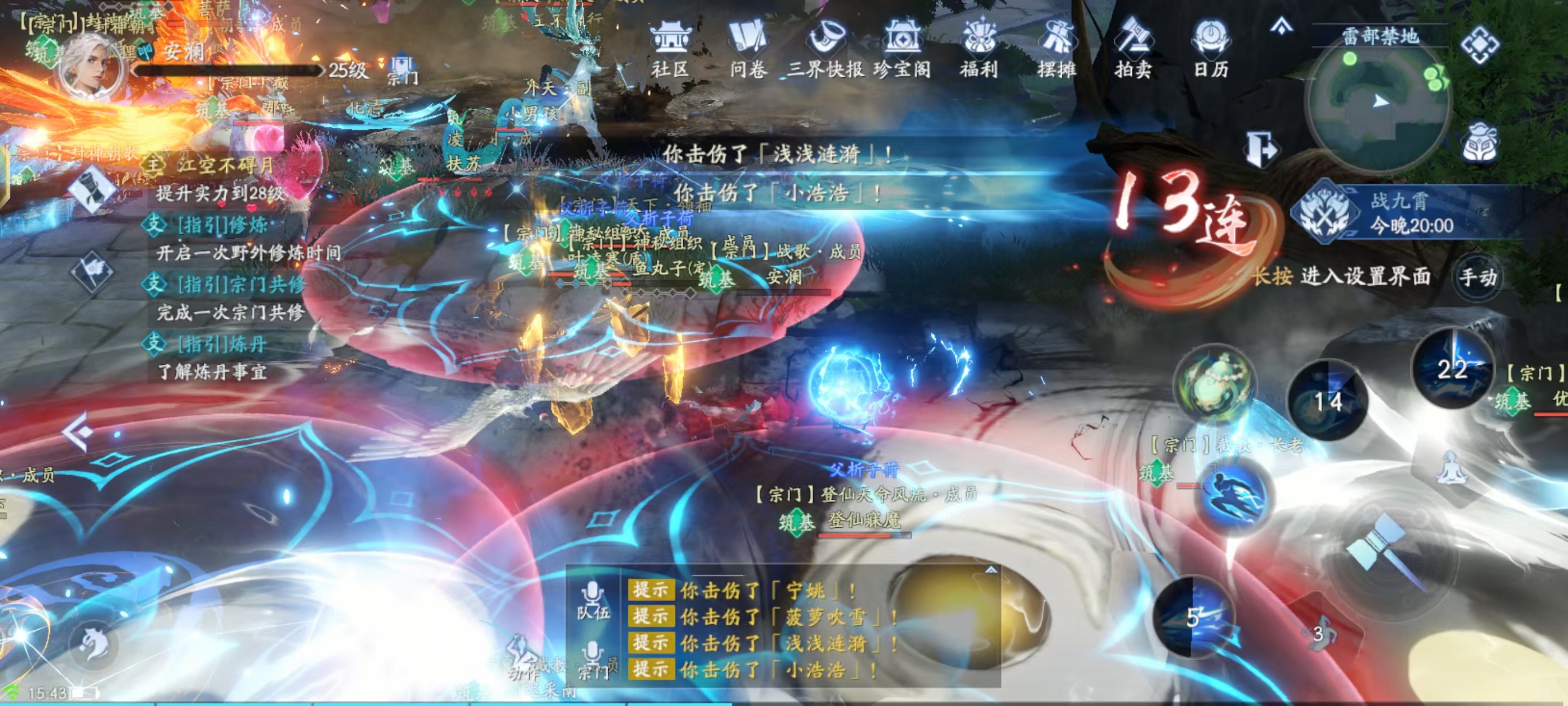Image resolution: width=1568 pixels, height=706 pixels.
Task: Activate the blue dash movement skill
Action: coord(1233,496)
